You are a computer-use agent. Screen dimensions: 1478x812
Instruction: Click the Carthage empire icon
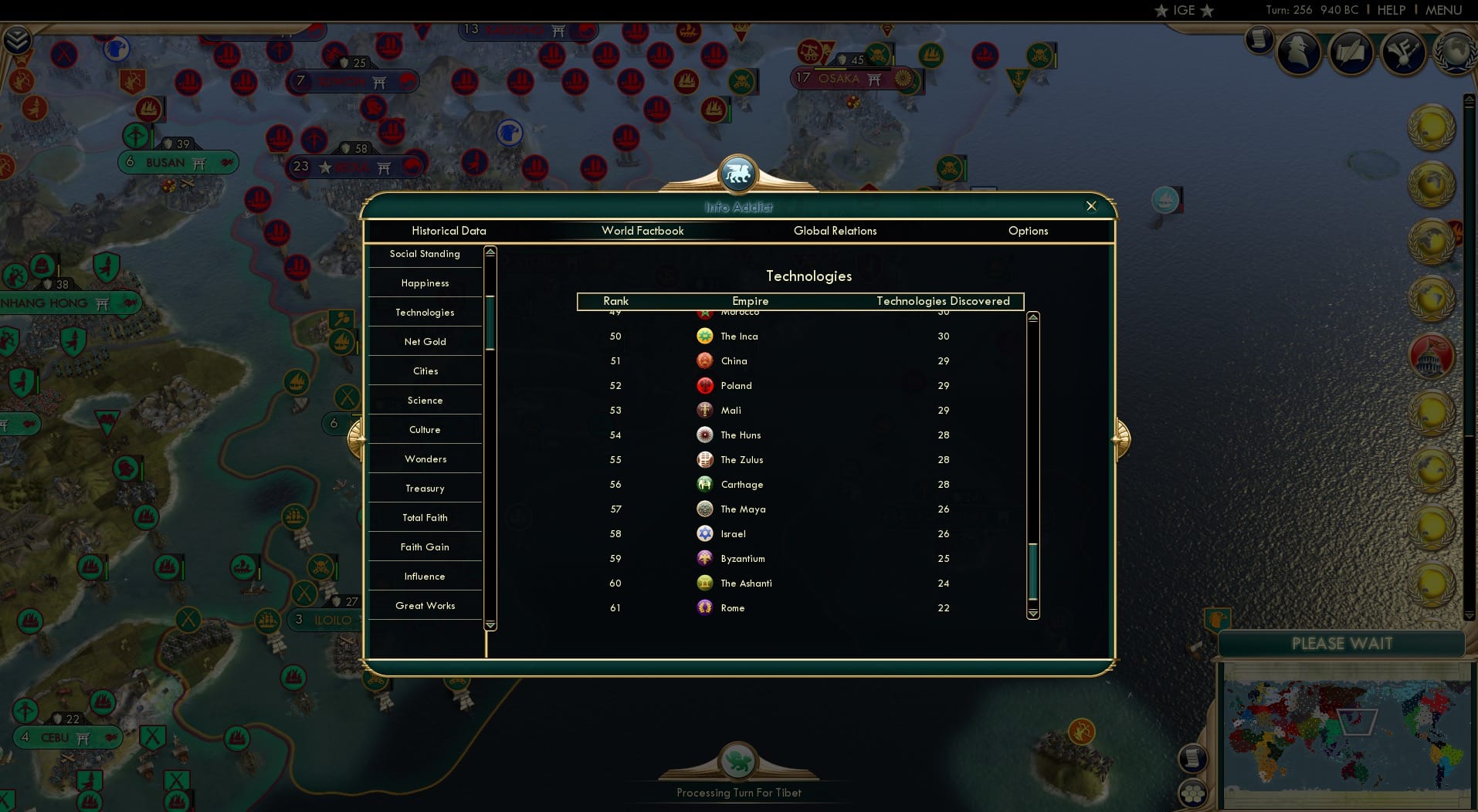(704, 485)
